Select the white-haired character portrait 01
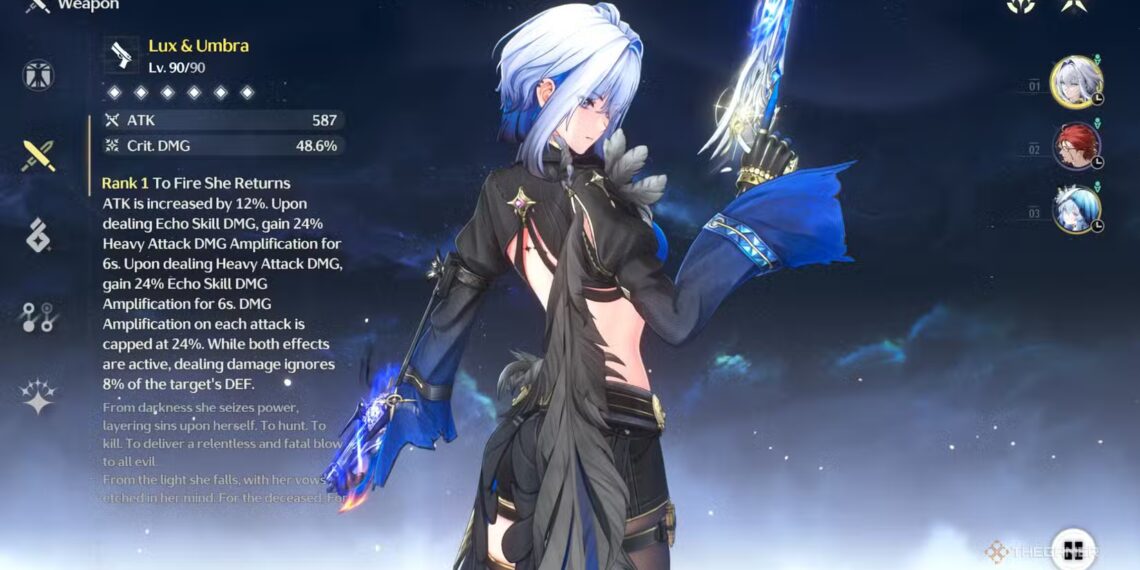This screenshot has height=570, width=1140. click(x=1076, y=81)
